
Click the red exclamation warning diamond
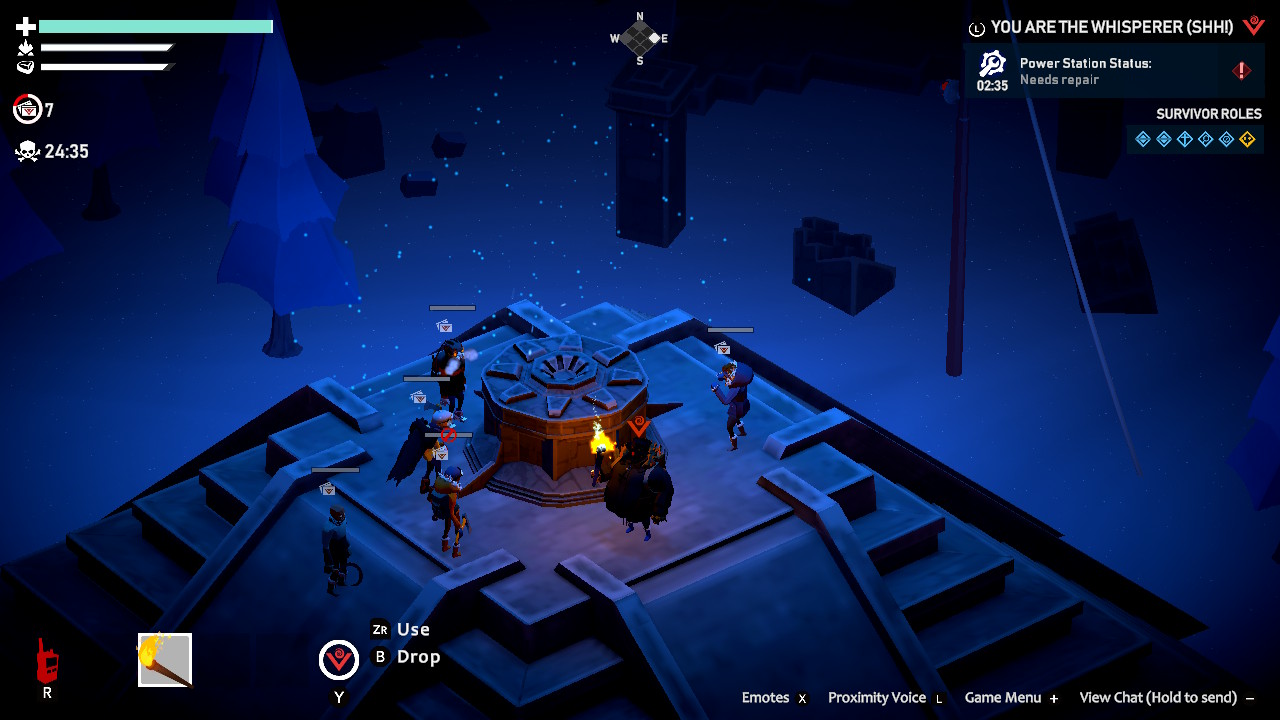pos(1241,70)
